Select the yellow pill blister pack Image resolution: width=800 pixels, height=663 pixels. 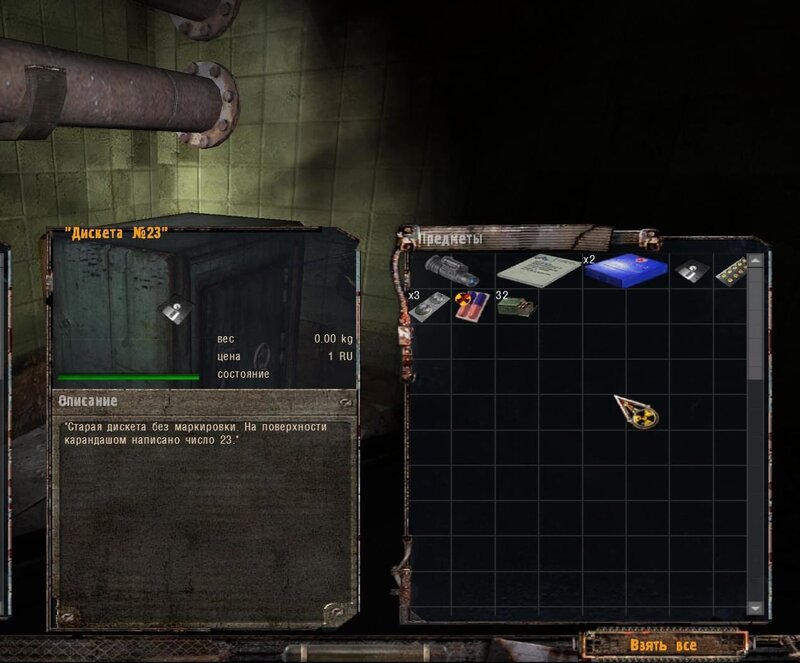[732, 270]
